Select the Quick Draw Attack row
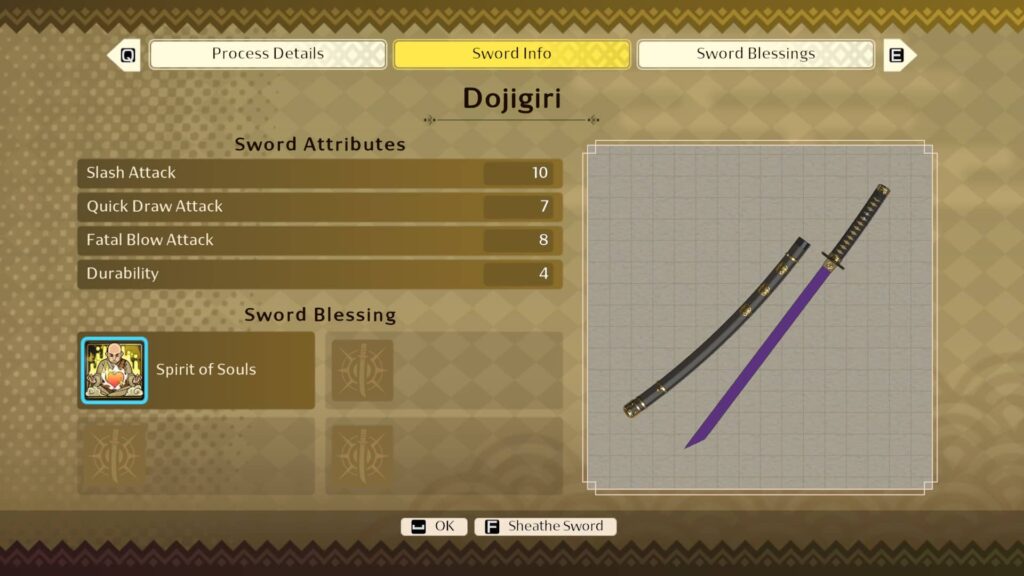 (x=319, y=207)
